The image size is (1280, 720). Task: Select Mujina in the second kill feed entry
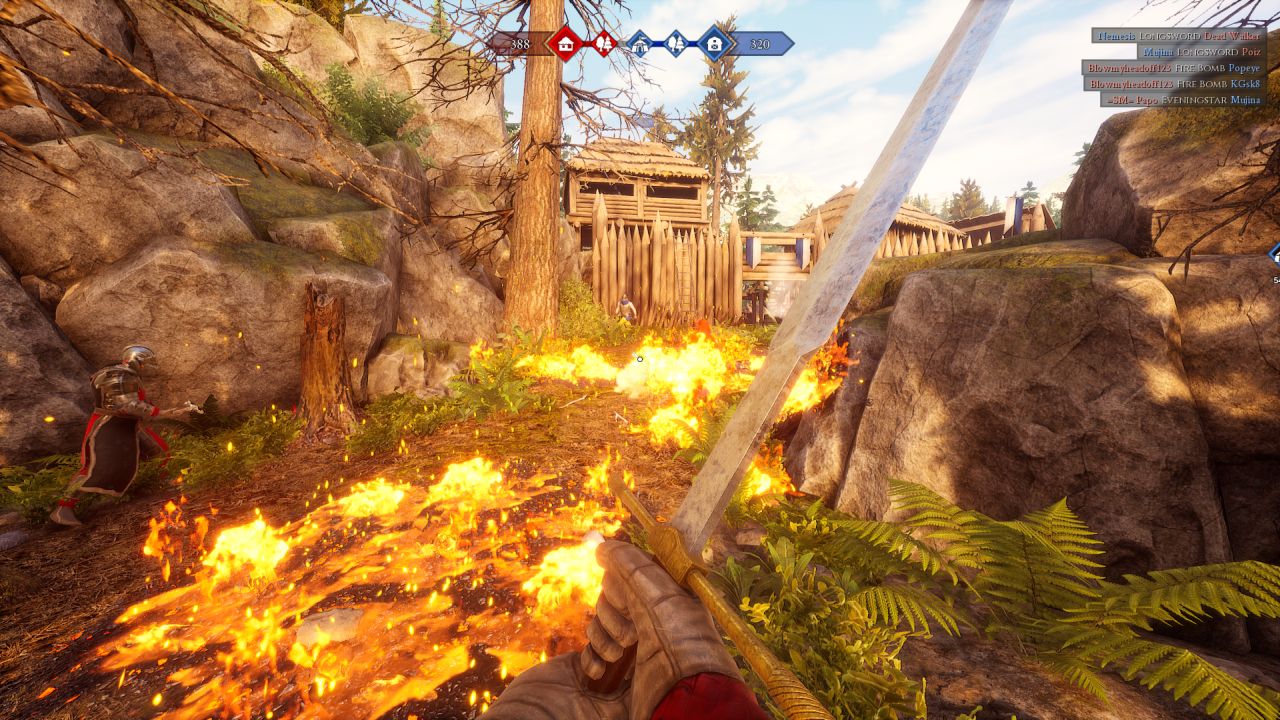pos(1158,52)
